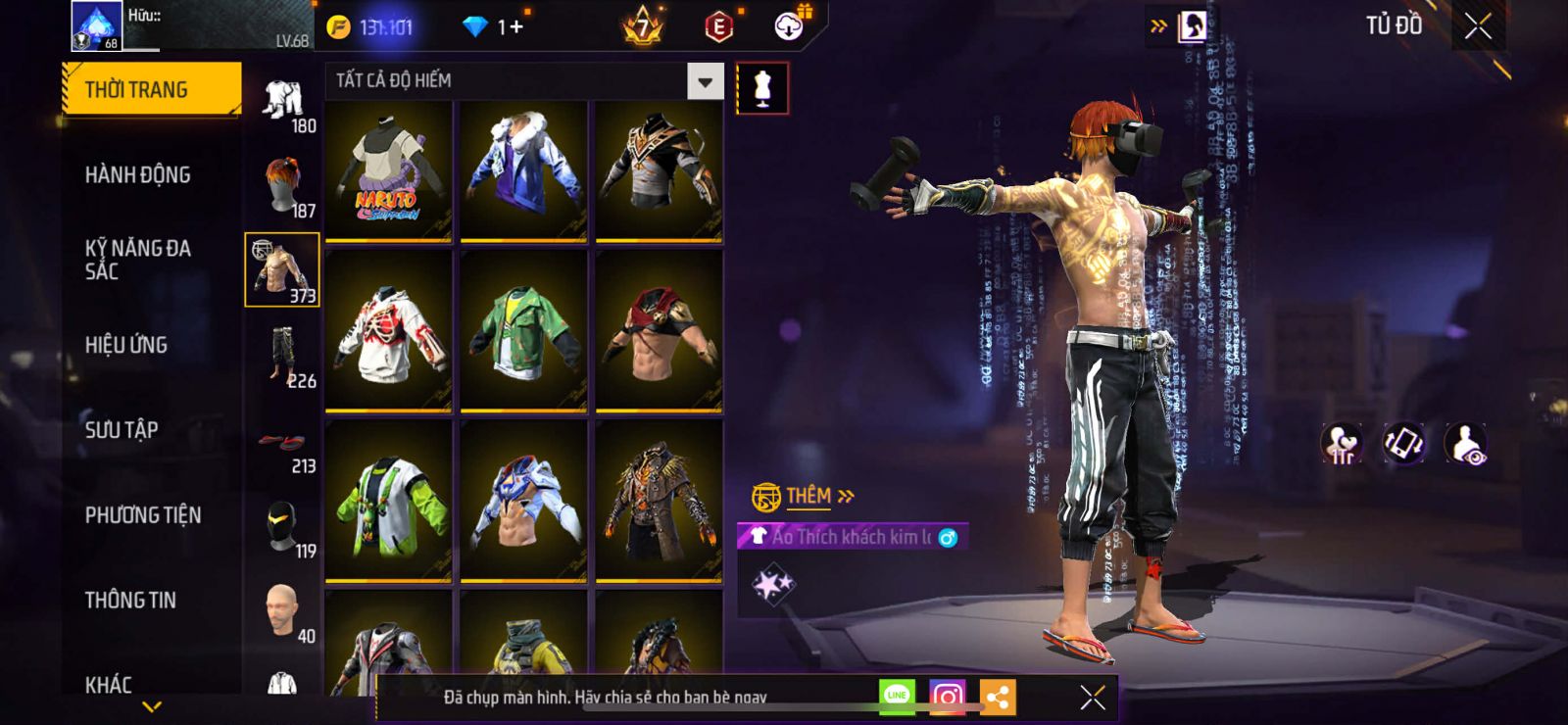Dismiss the screenshot share banner
This screenshot has width=1568, height=725.
point(1092,697)
